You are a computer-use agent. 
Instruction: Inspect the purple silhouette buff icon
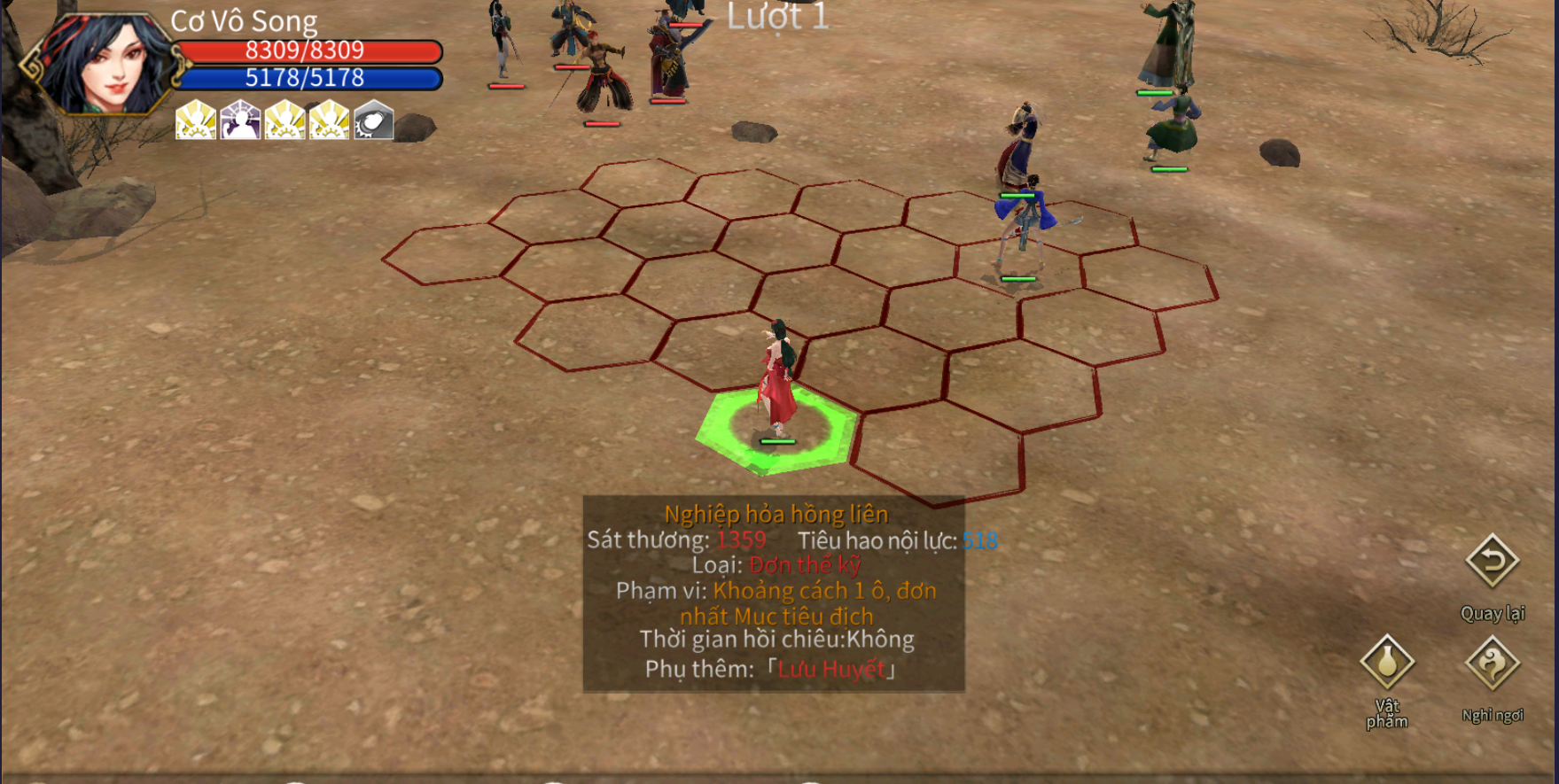240,120
